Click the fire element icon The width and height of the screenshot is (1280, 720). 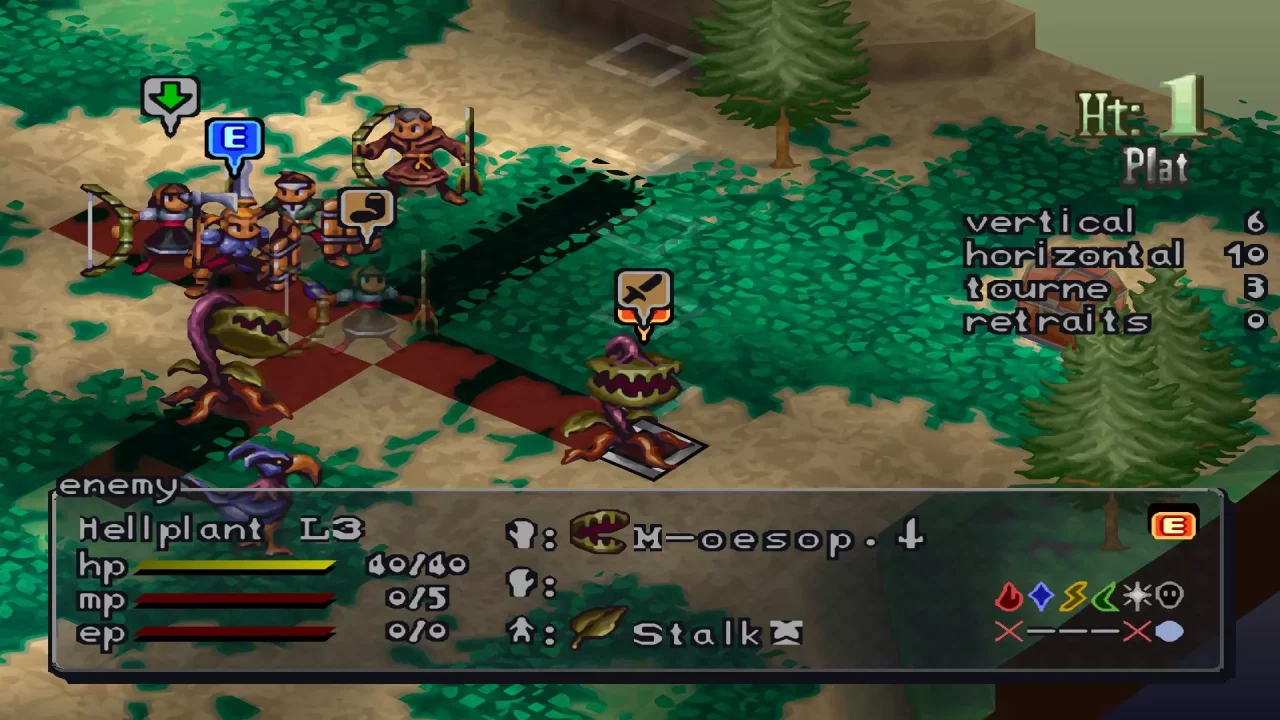[1008, 597]
